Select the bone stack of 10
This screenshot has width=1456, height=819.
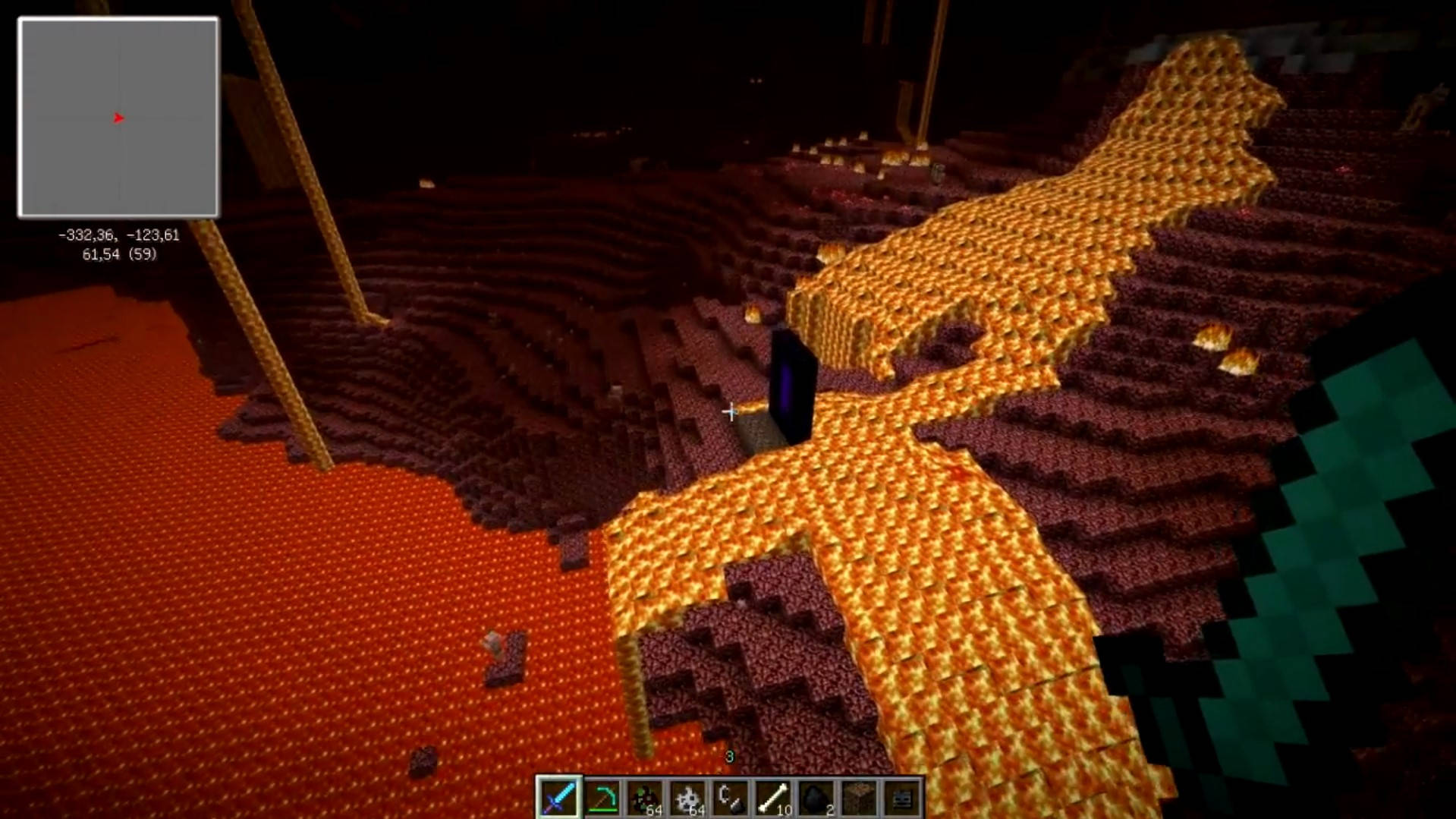click(773, 798)
